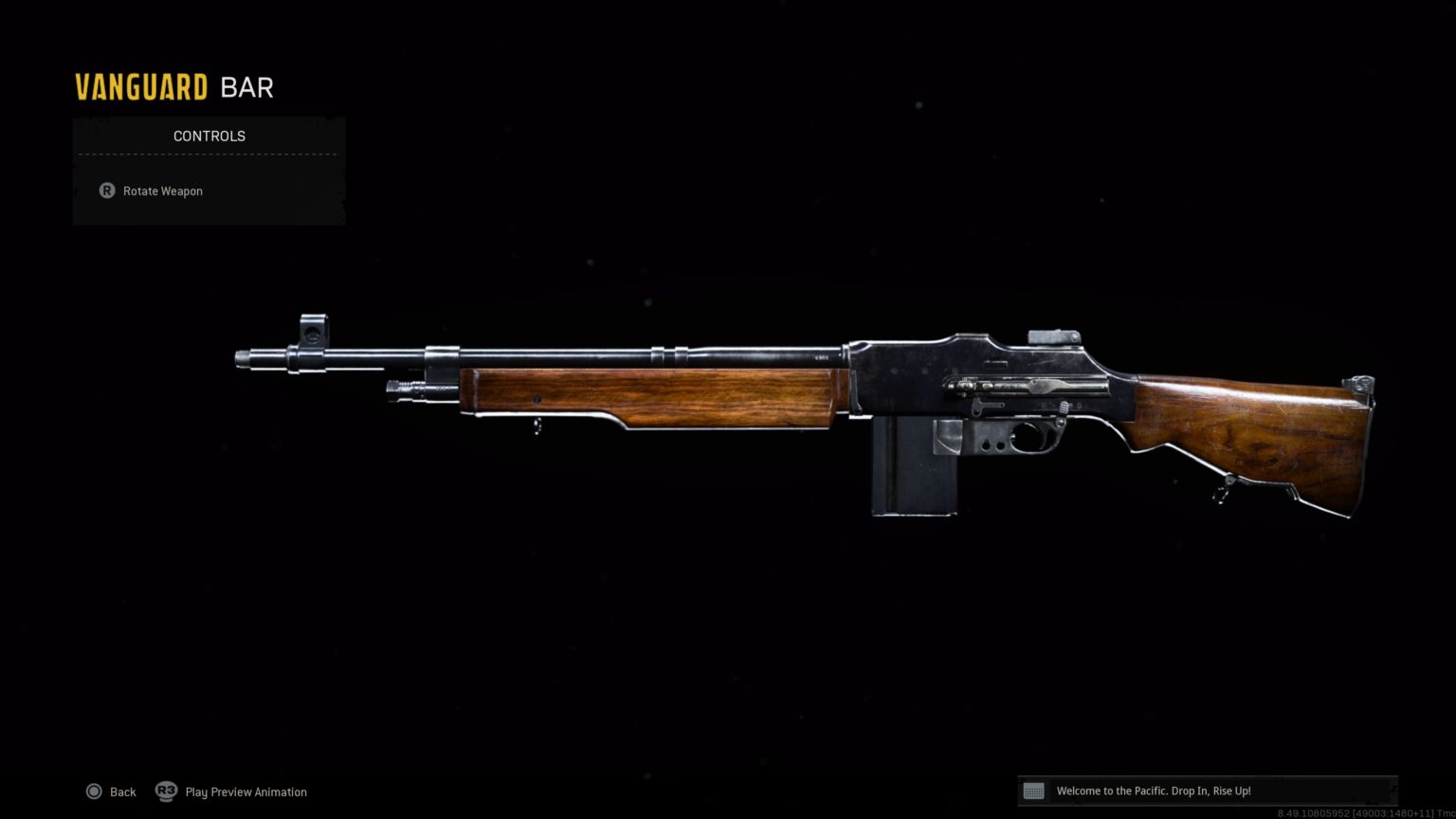Open the CONTROLS header section
Viewport: 1456px width, 819px height.
pyautogui.click(x=209, y=136)
